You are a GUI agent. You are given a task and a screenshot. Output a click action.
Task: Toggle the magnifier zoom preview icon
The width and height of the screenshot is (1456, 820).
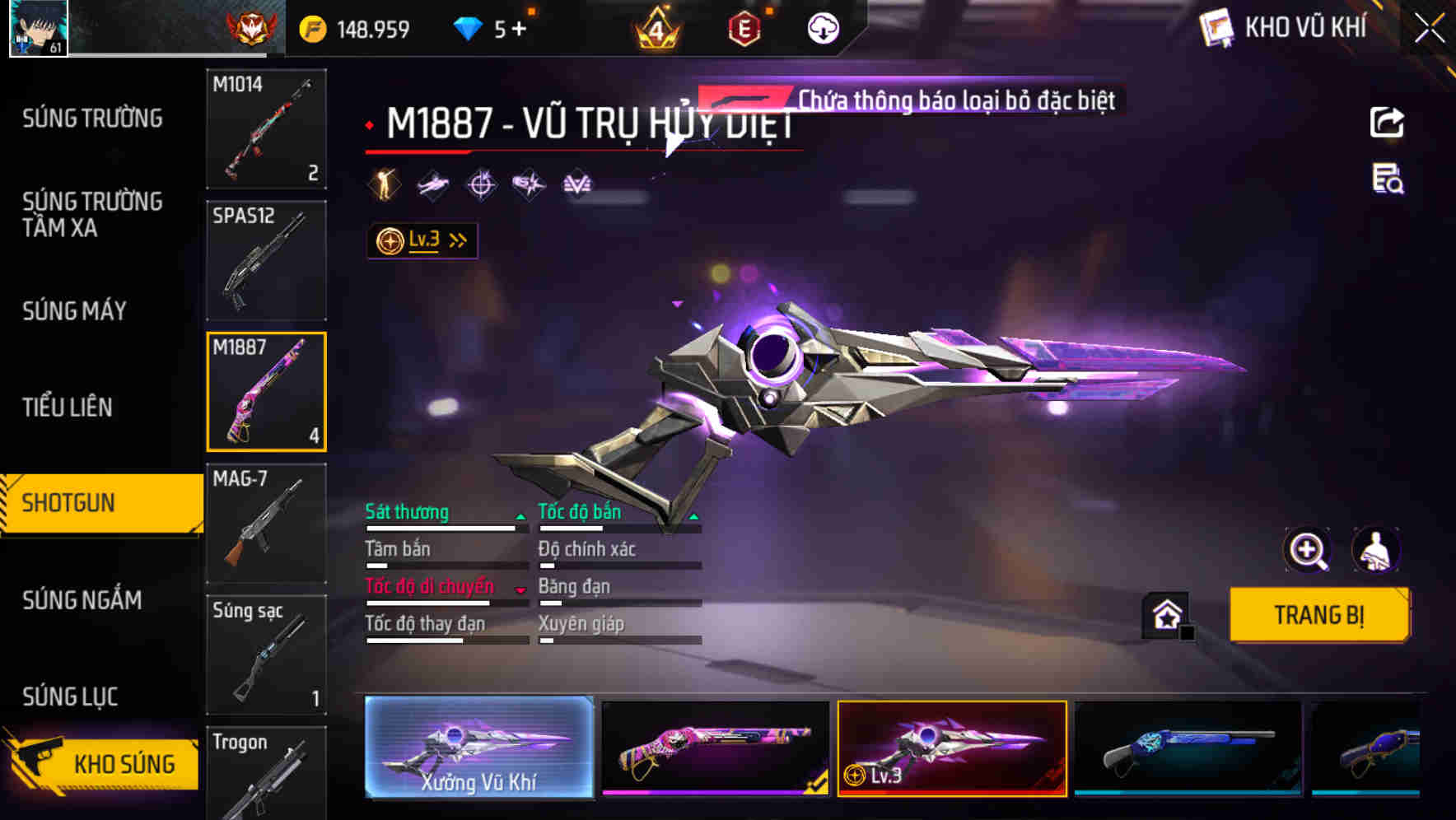coord(1309,550)
